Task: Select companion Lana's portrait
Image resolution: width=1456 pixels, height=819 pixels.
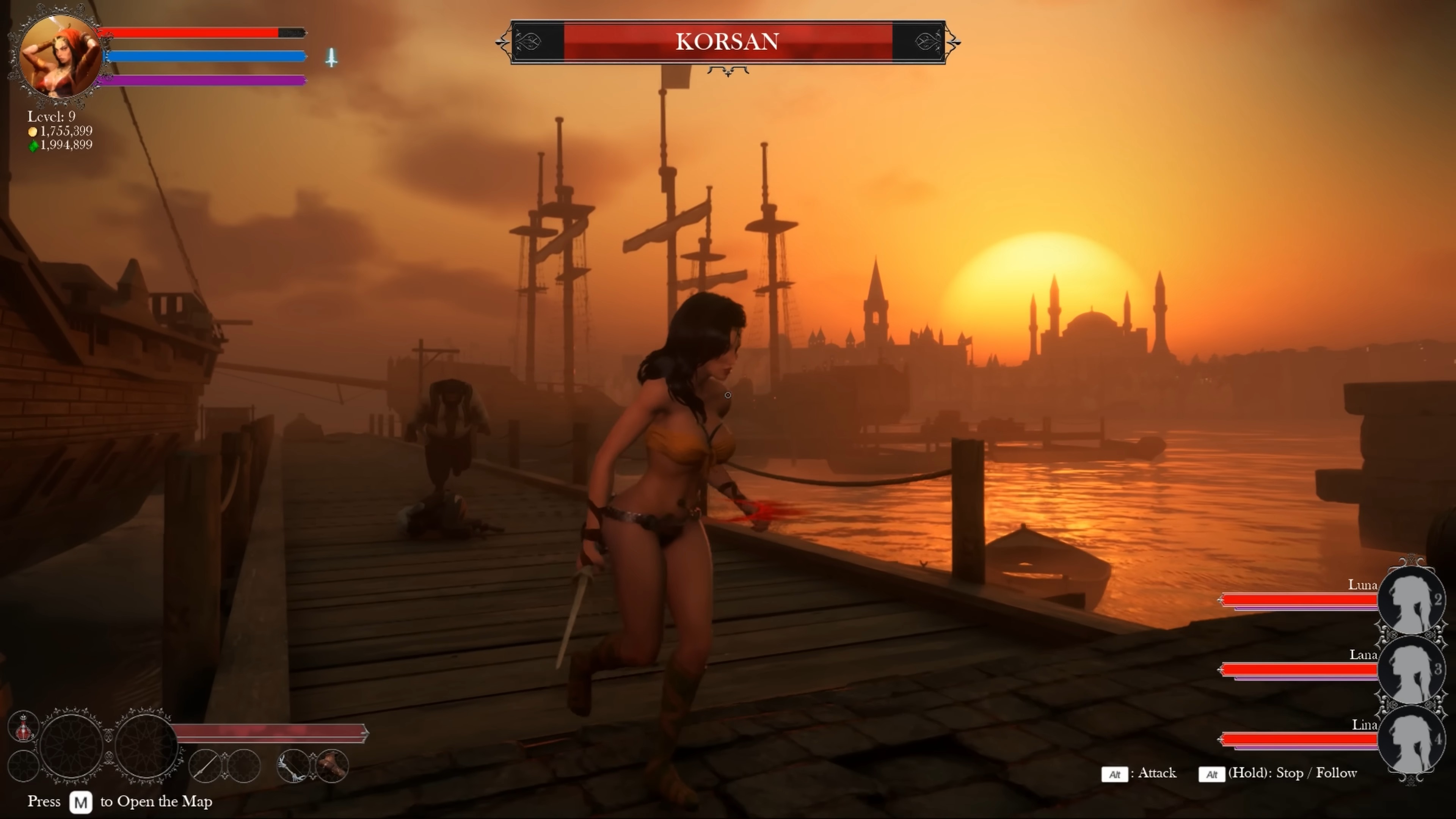Action: click(x=1411, y=670)
